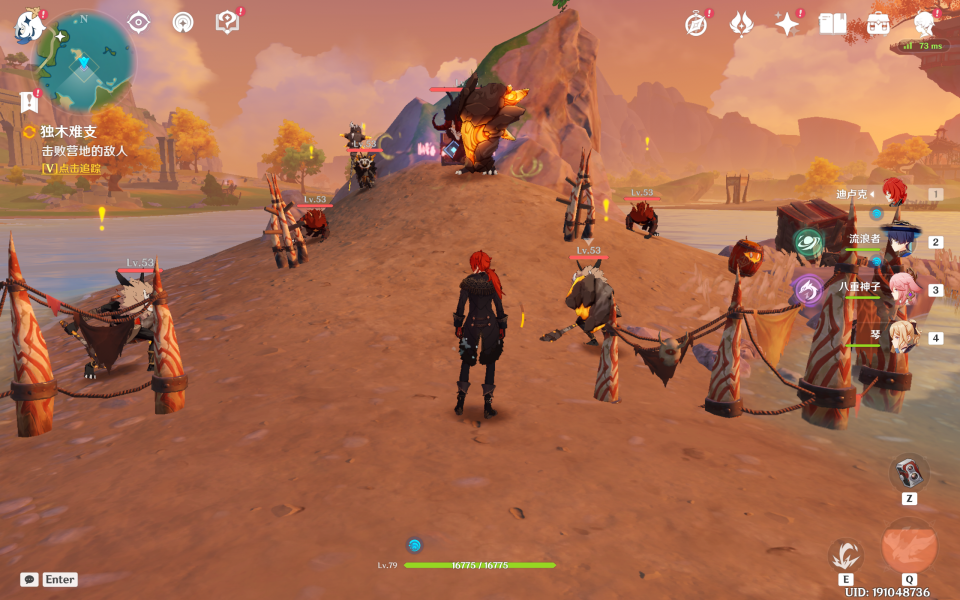The height and width of the screenshot is (600, 960).
Task: Open the quest list bookmark icon
Action: coord(27,101)
